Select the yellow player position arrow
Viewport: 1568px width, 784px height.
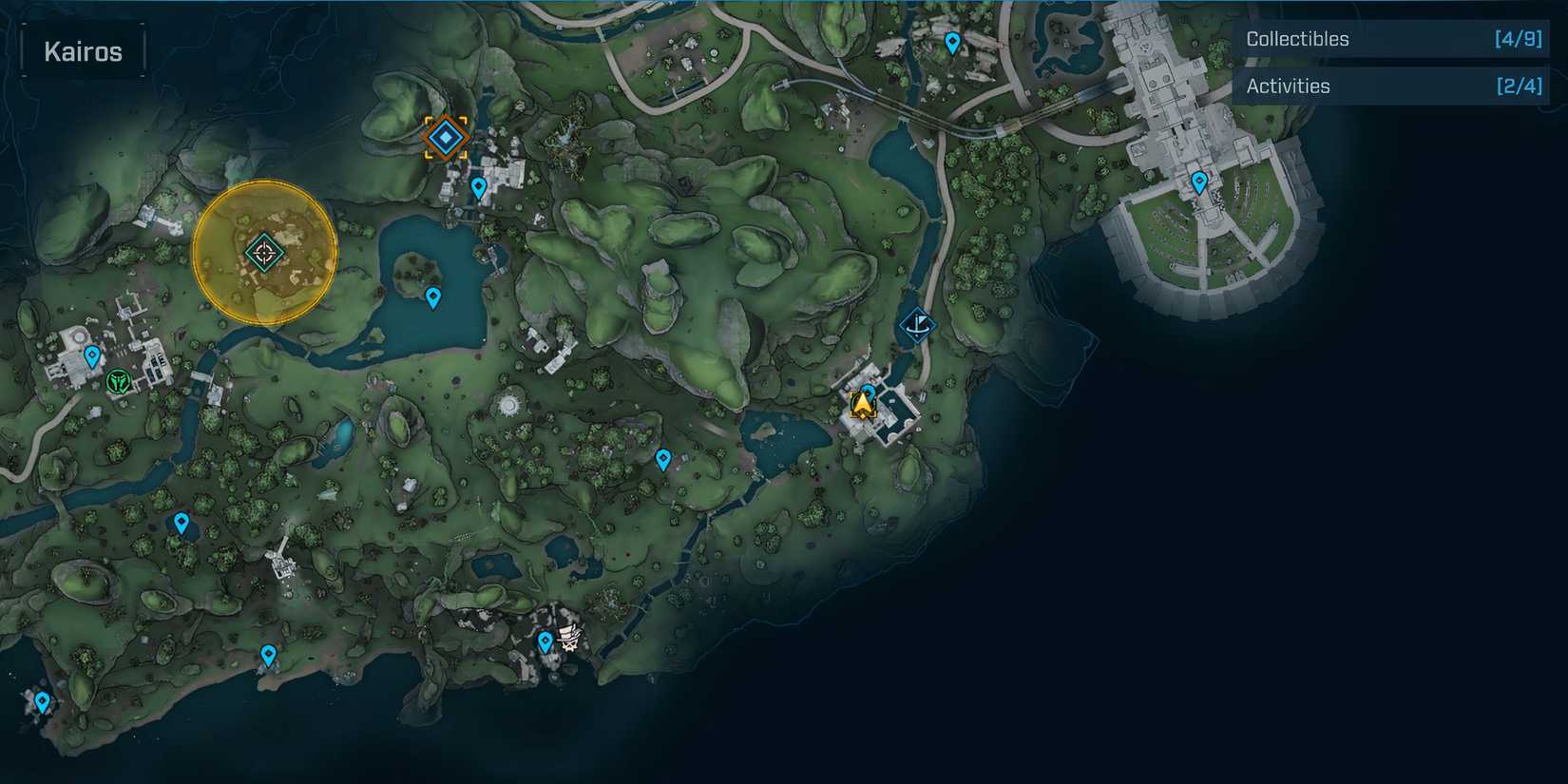click(x=860, y=405)
